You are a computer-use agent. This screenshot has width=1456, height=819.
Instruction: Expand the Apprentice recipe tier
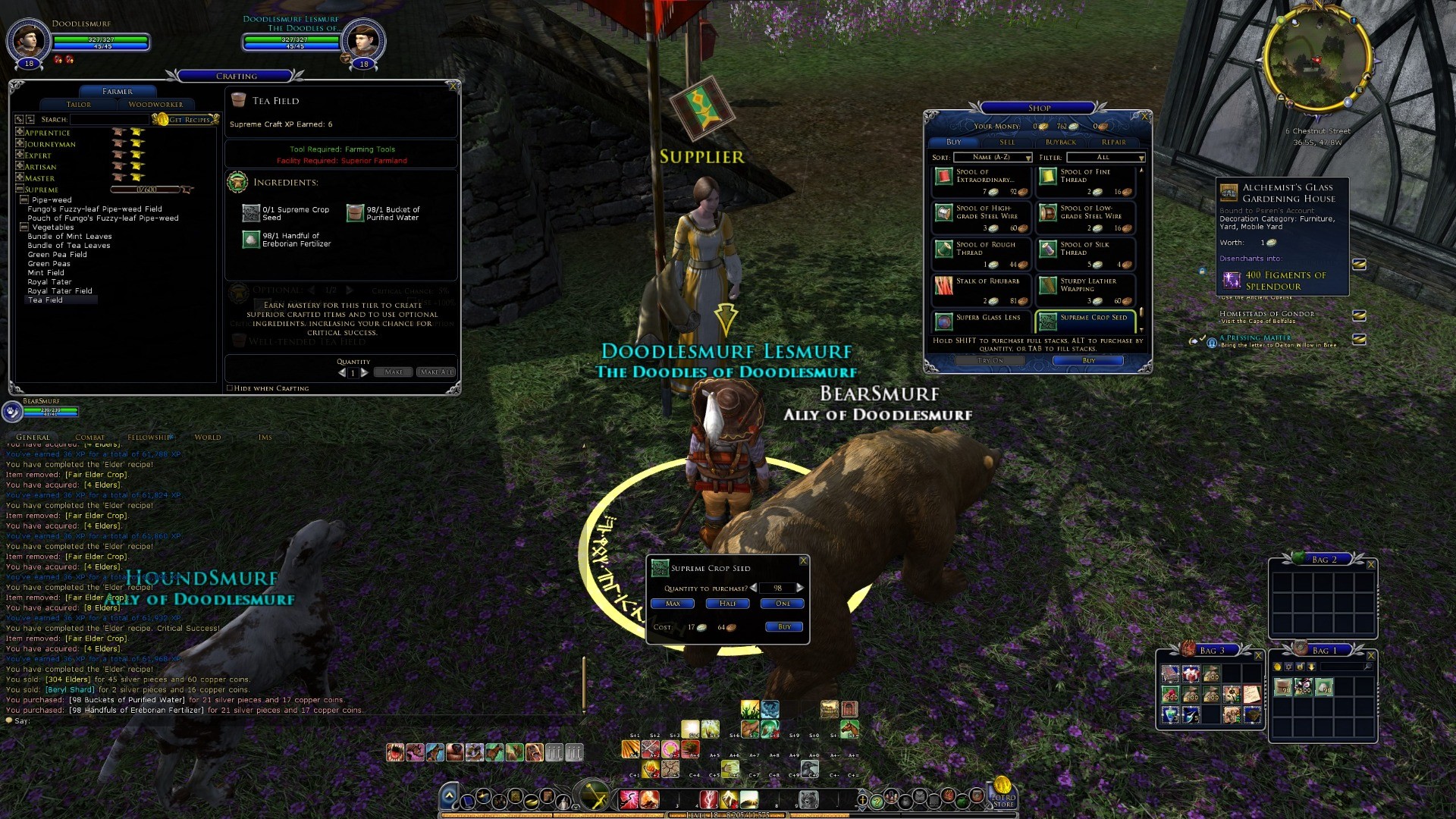tap(20, 132)
